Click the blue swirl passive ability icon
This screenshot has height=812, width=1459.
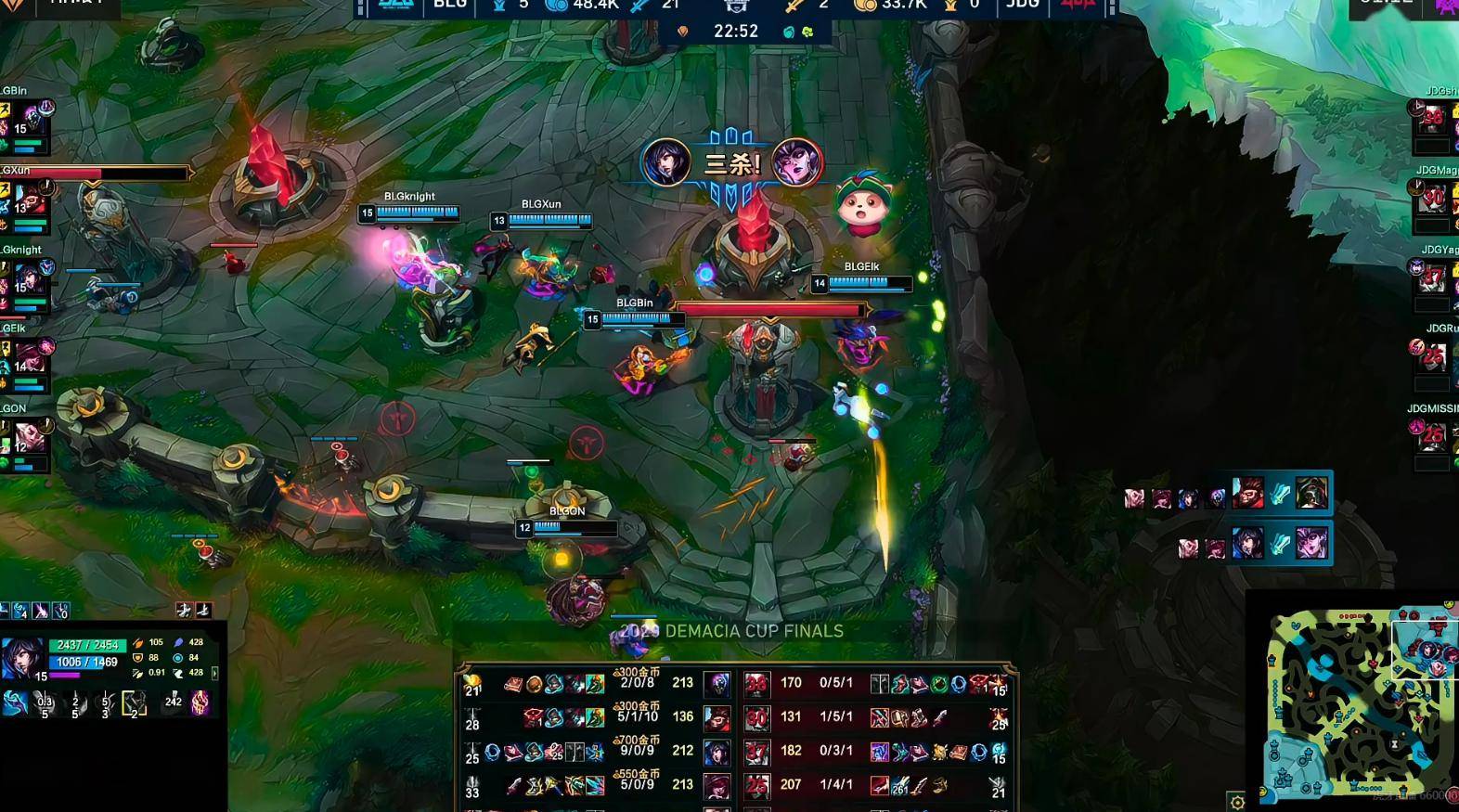(14, 703)
